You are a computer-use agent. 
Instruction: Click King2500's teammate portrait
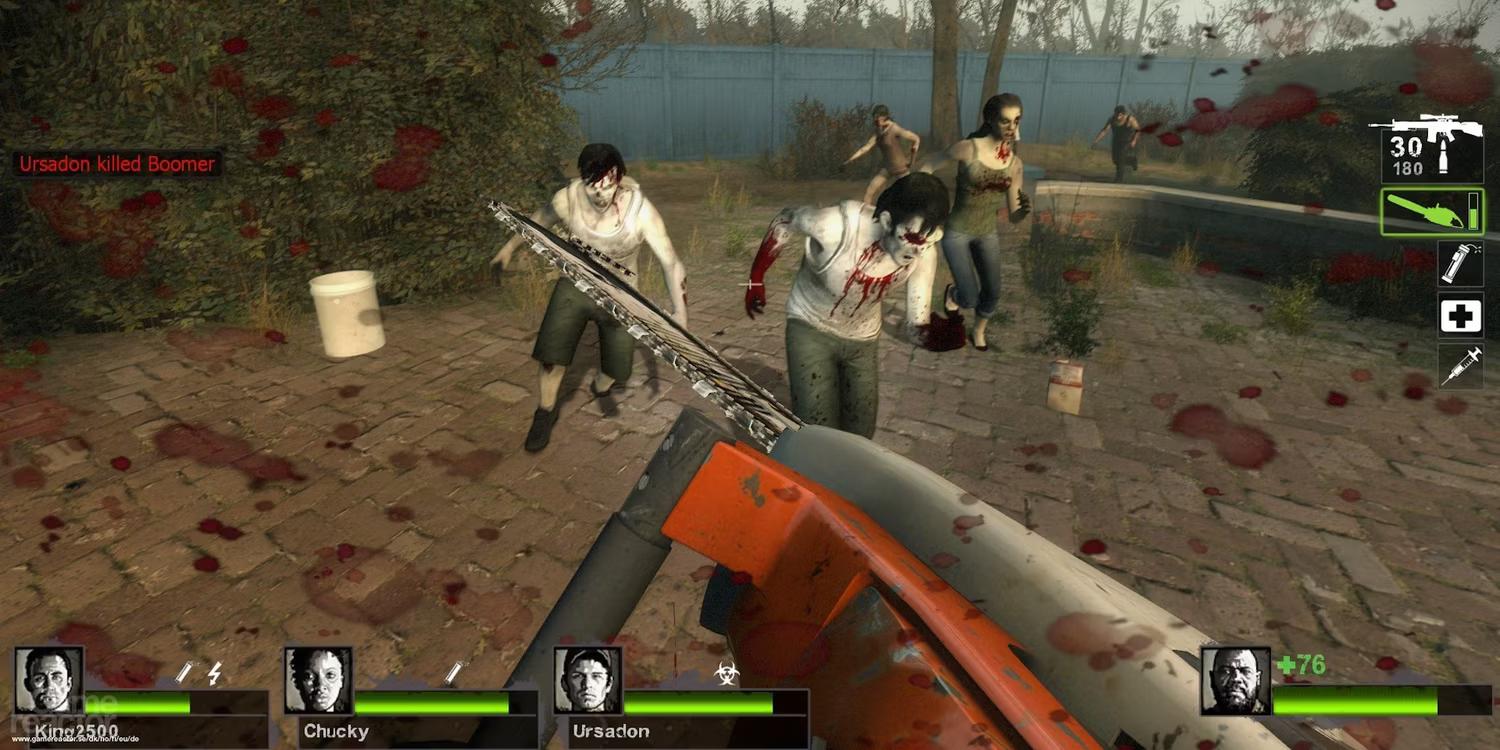(x=49, y=680)
